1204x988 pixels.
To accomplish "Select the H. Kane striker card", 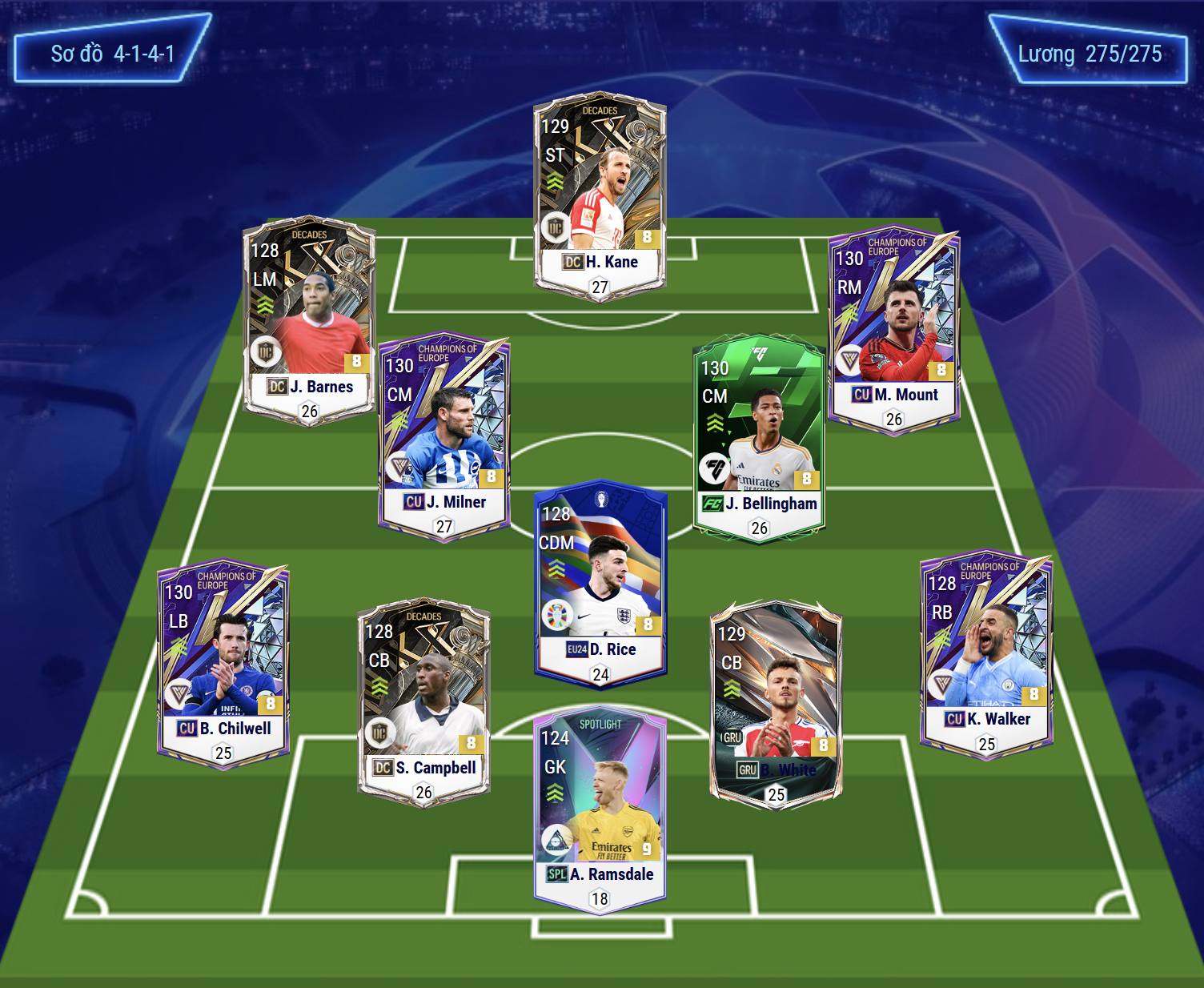I will (x=600, y=196).
